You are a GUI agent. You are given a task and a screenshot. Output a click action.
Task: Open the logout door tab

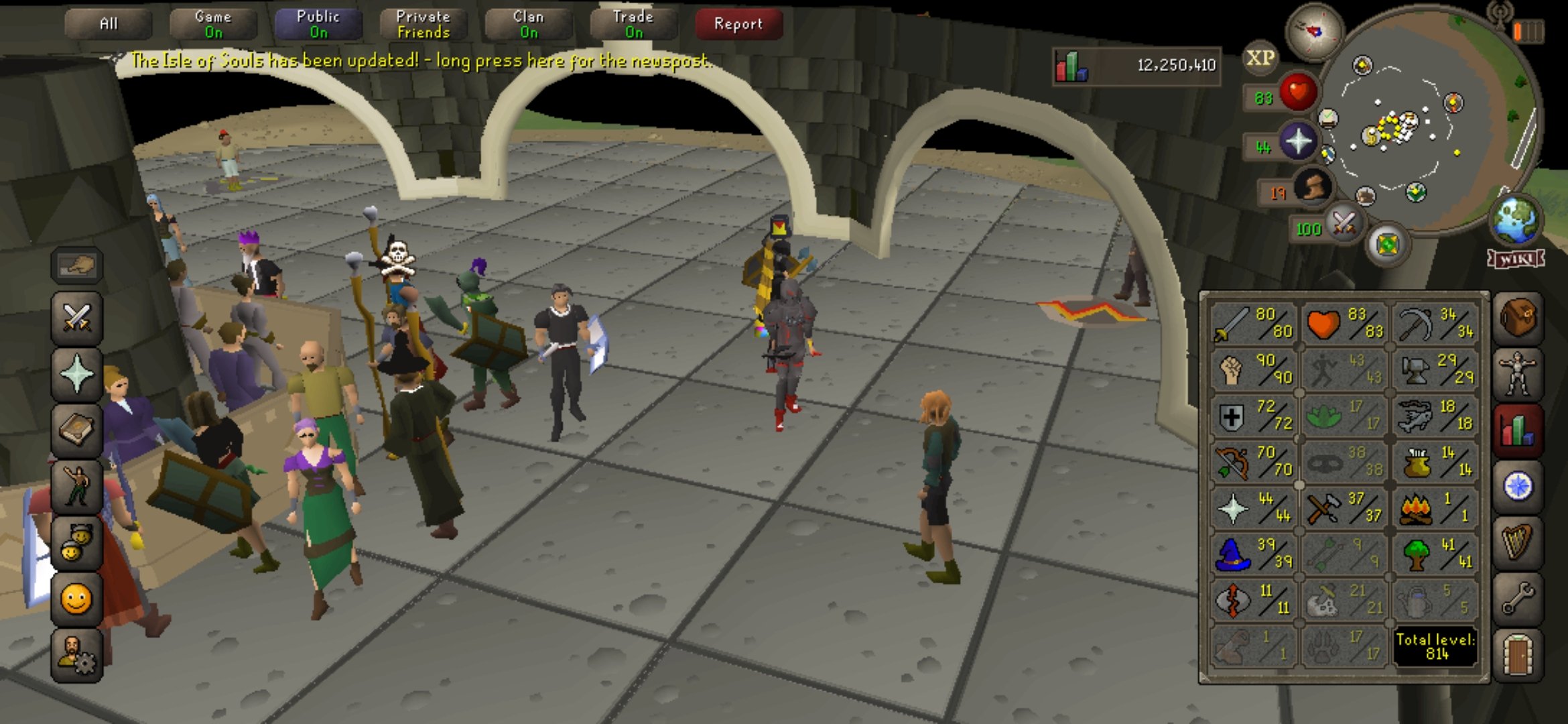coord(1518,654)
